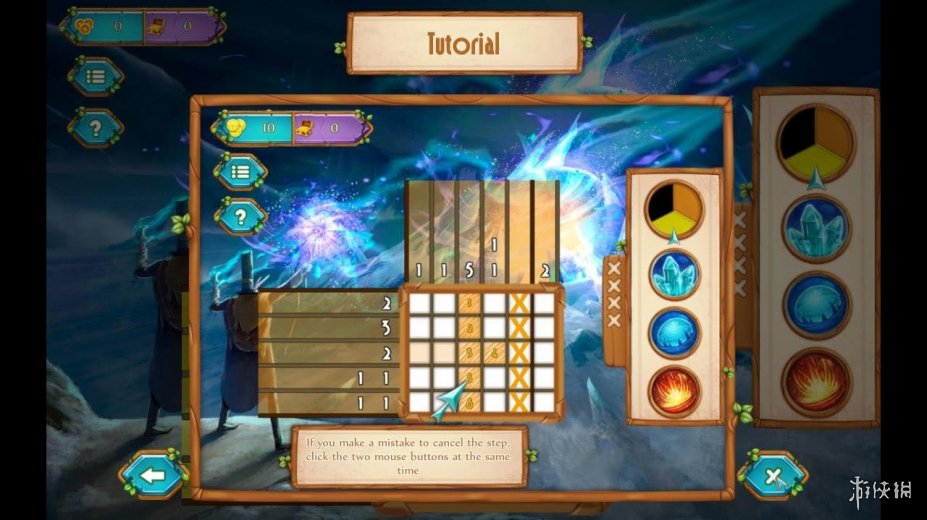Activate the small blue dome power-up
927x520 pixels.
pyautogui.click(x=674, y=333)
